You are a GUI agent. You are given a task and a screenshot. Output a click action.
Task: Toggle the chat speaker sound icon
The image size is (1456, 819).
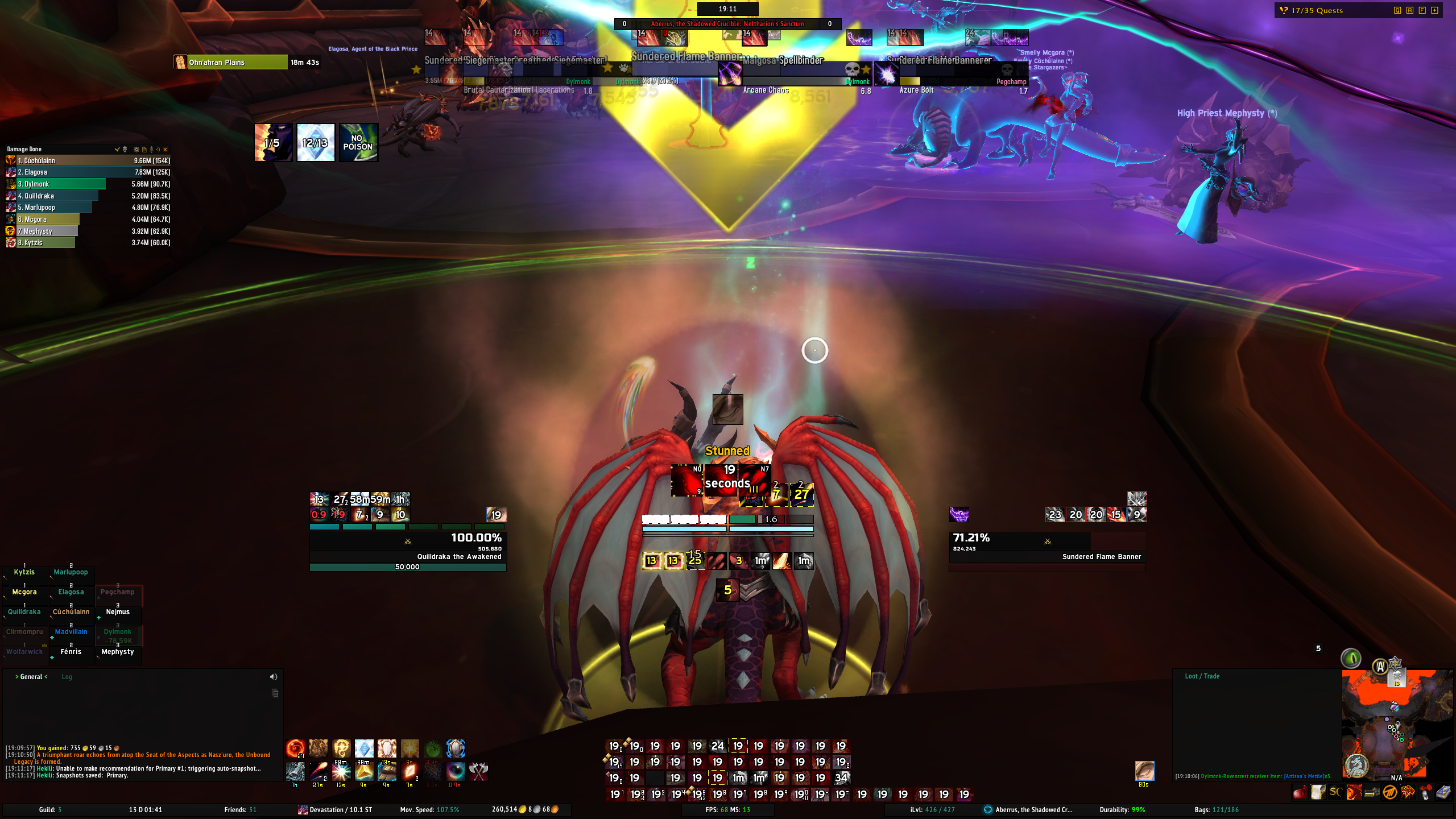[274, 677]
